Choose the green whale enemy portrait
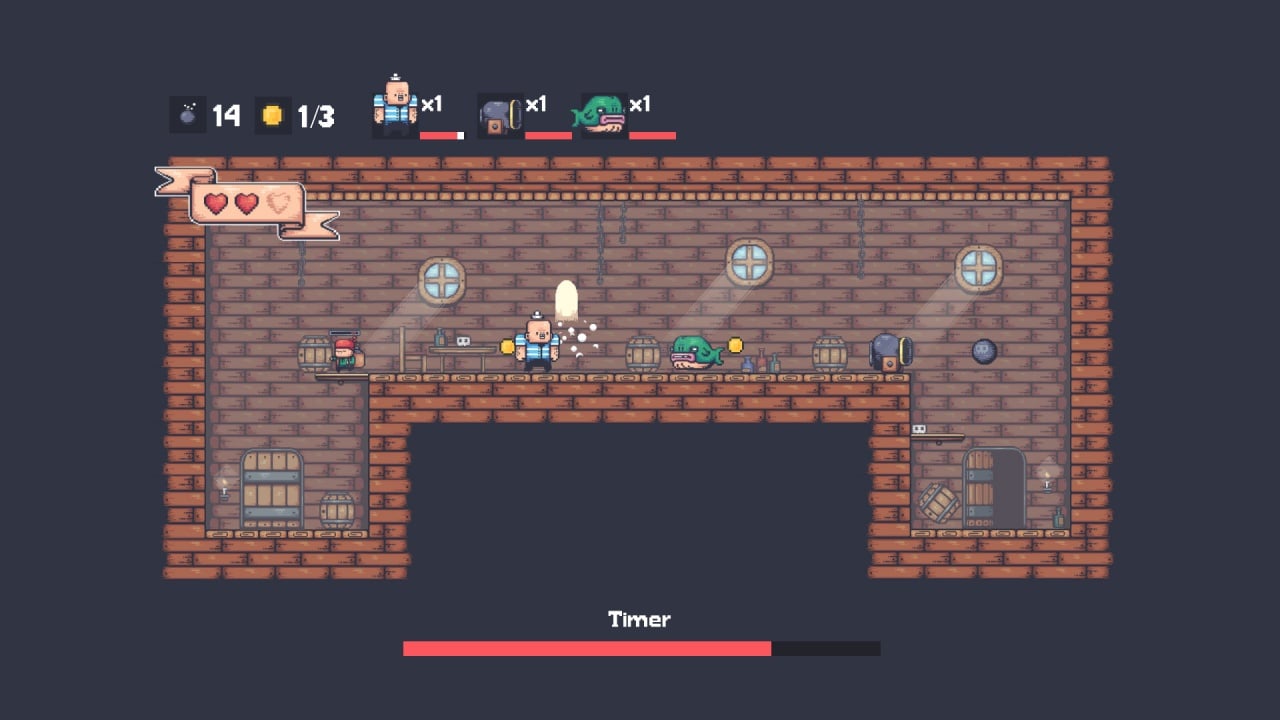This screenshot has height=720, width=1280. [602, 114]
